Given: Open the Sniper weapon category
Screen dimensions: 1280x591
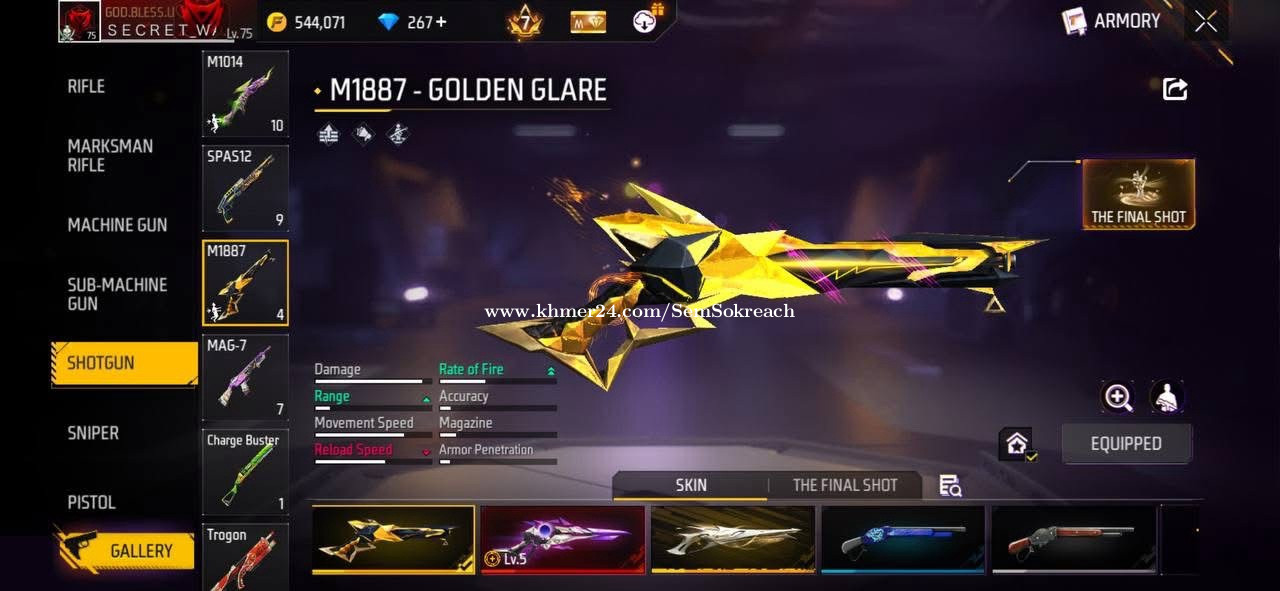Looking at the screenshot, I should (93, 433).
